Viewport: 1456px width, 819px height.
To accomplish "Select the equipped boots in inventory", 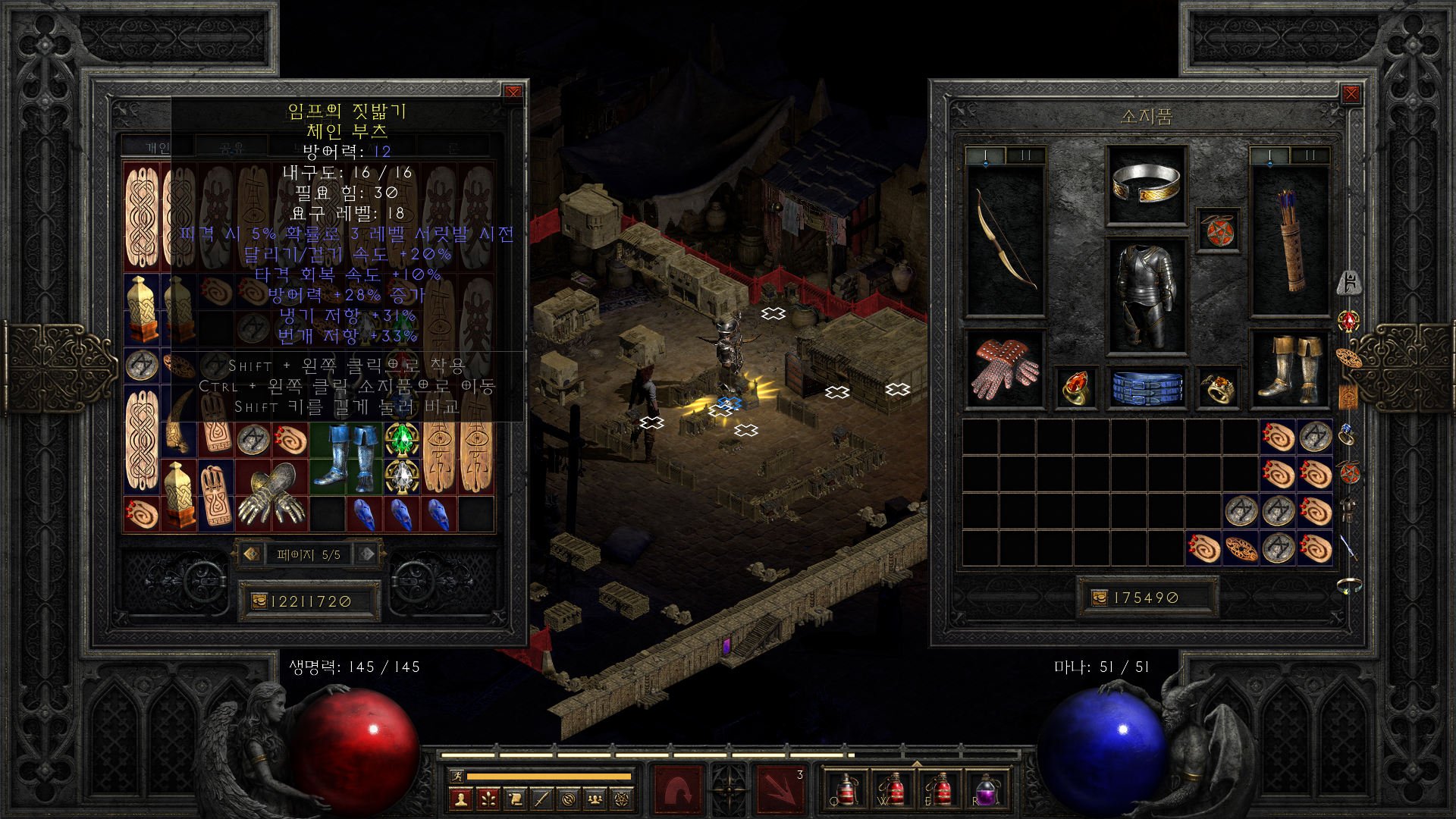I will pyautogui.click(x=1289, y=369).
